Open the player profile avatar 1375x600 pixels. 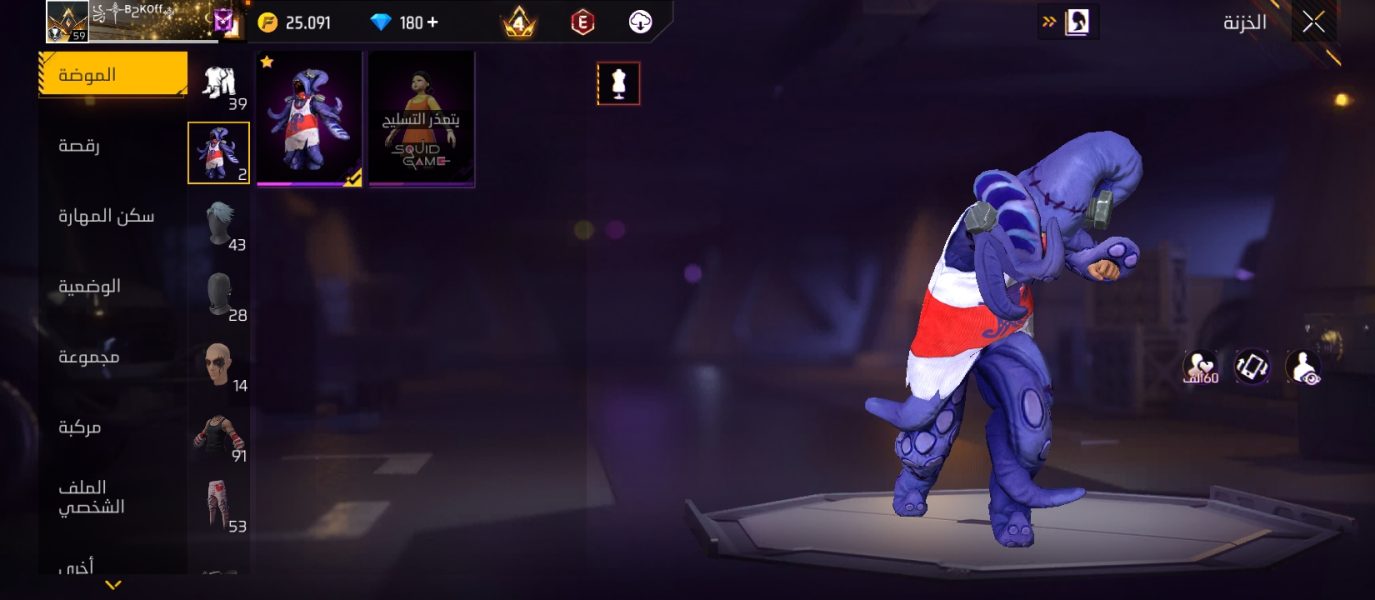pyautogui.click(x=67, y=21)
